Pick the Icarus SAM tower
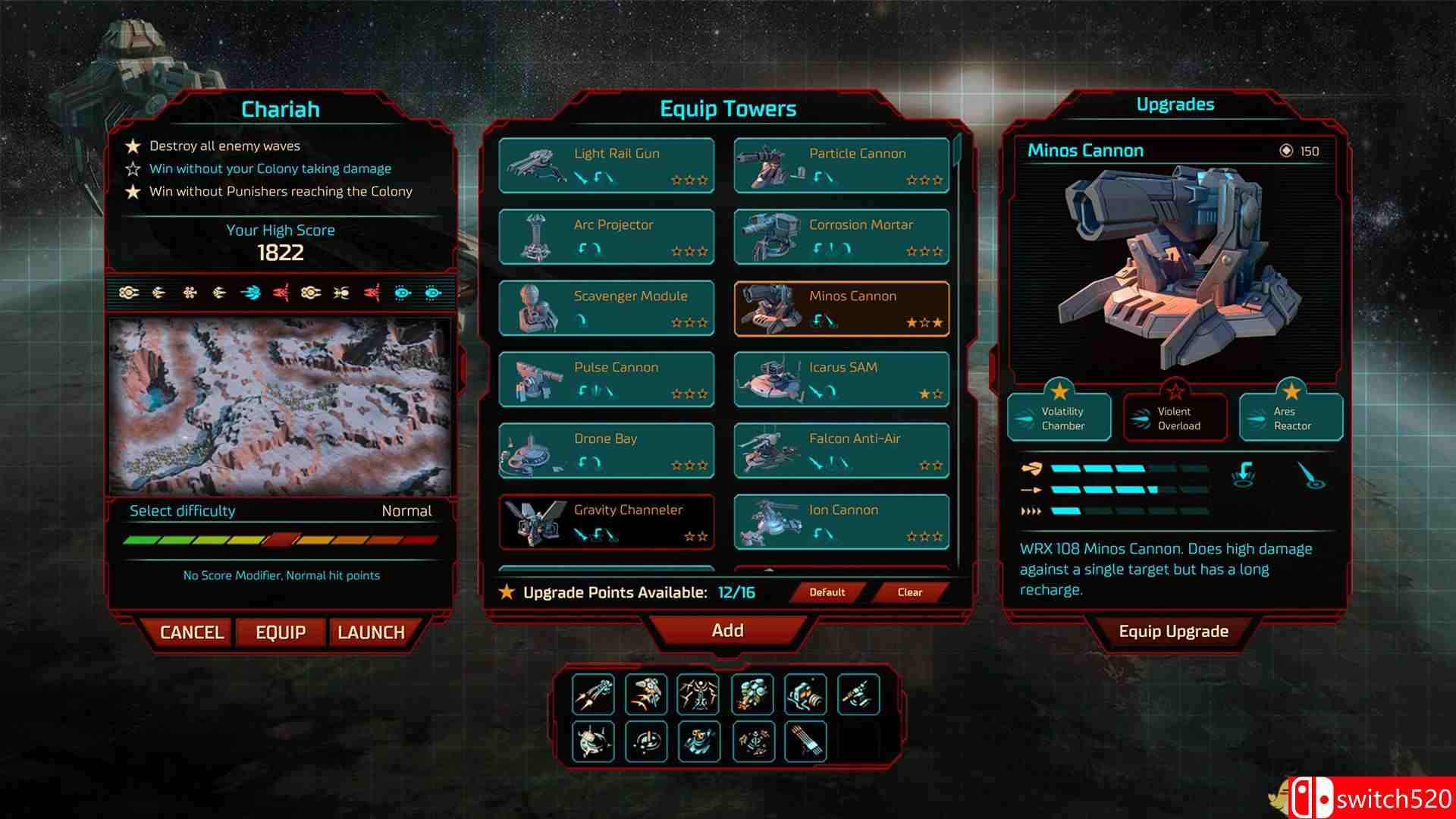 point(842,379)
